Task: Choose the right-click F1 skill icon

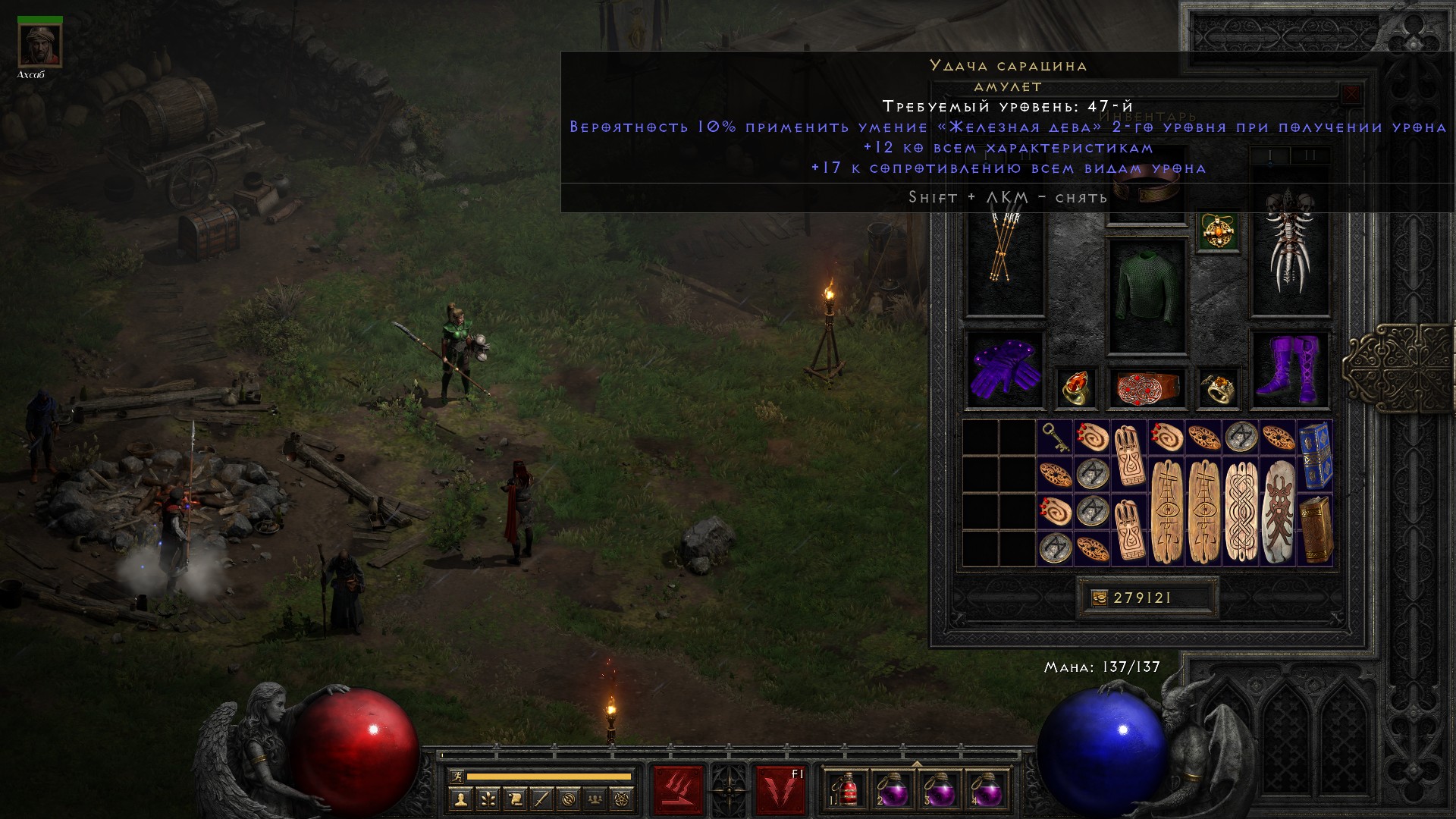Action: click(x=780, y=790)
